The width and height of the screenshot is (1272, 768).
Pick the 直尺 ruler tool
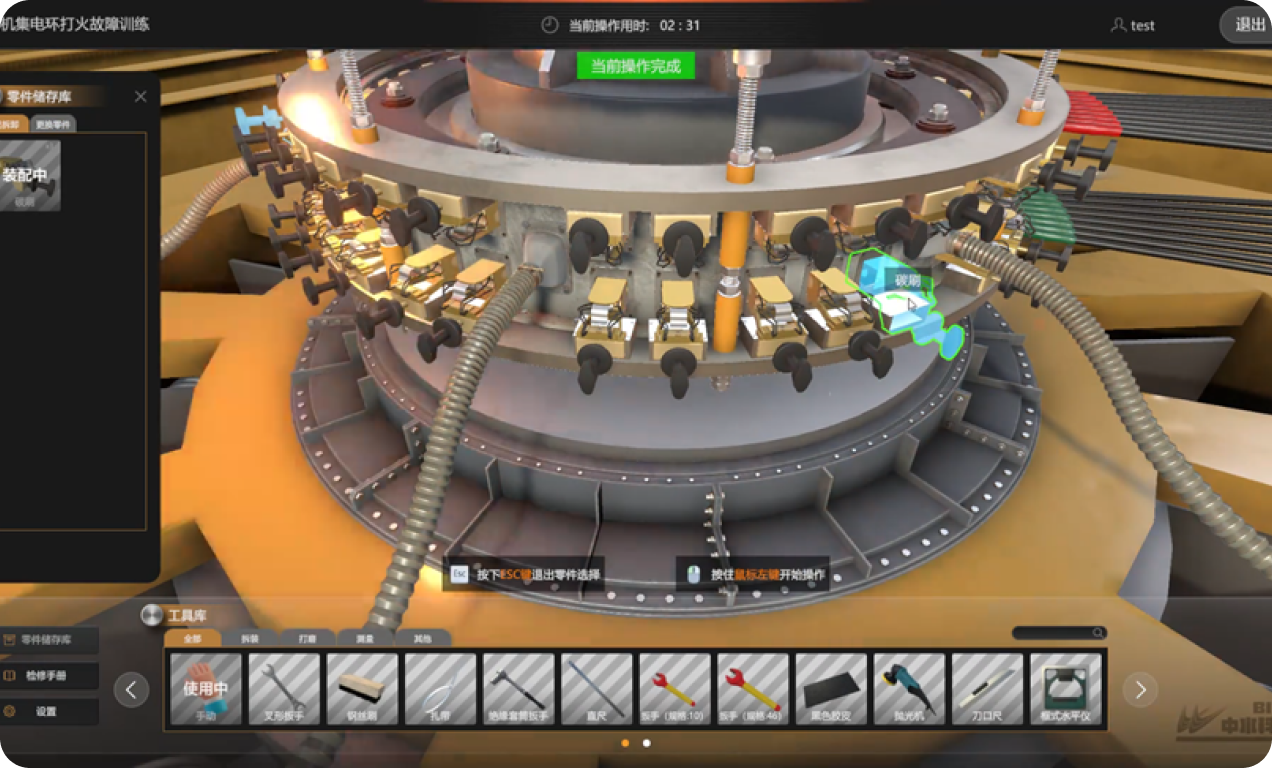(x=597, y=689)
